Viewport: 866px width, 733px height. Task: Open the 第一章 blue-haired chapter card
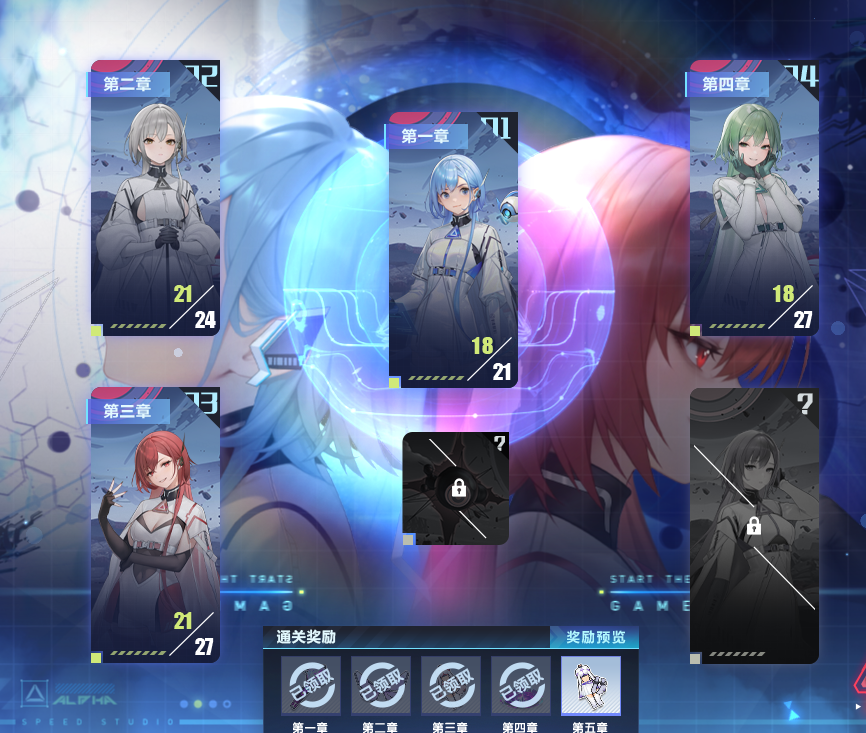click(x=453, y=250)
